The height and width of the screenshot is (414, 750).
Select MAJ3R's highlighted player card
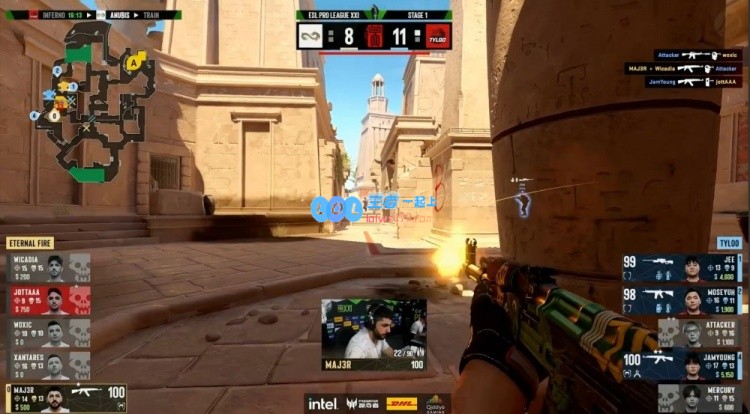(x=65, y=397)
